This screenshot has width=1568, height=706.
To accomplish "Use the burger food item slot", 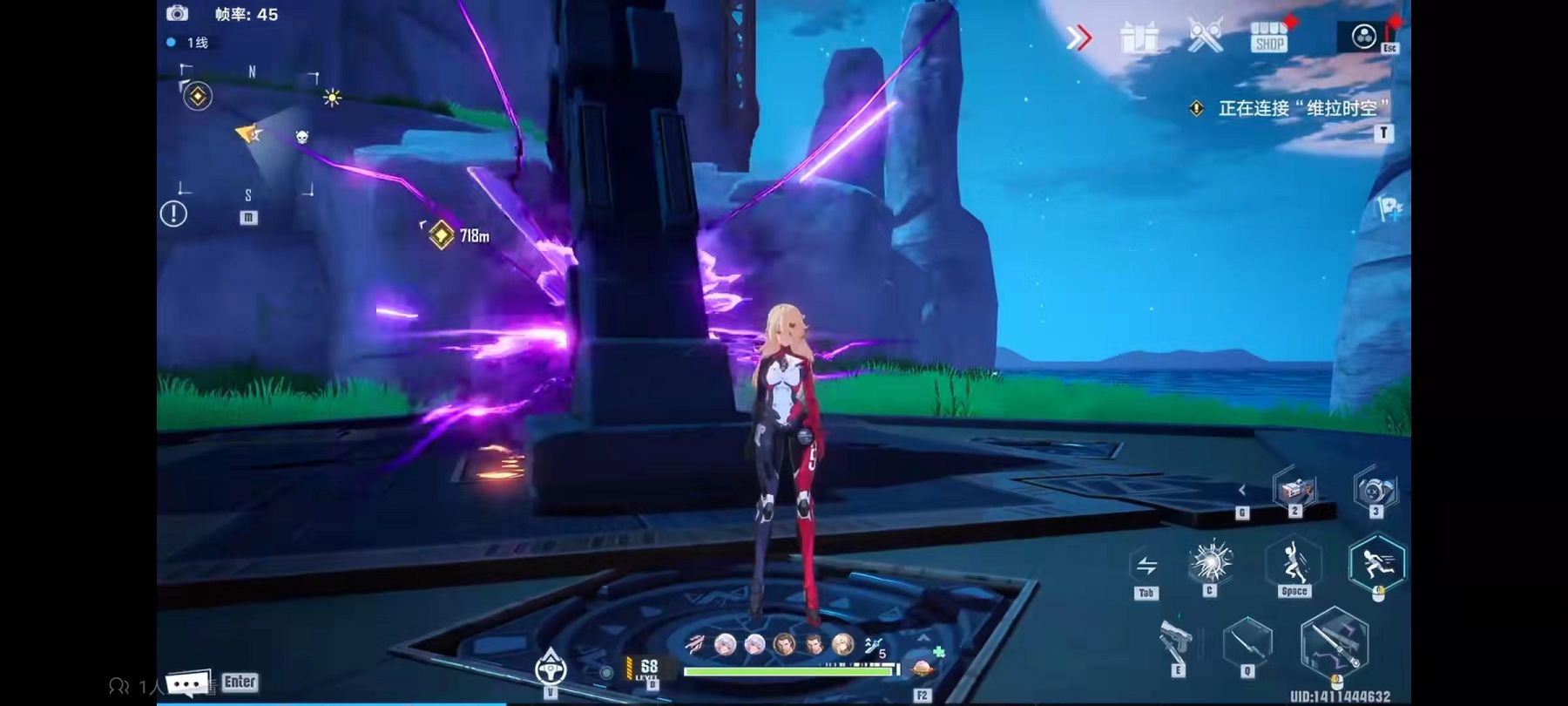I will [922, 670].
